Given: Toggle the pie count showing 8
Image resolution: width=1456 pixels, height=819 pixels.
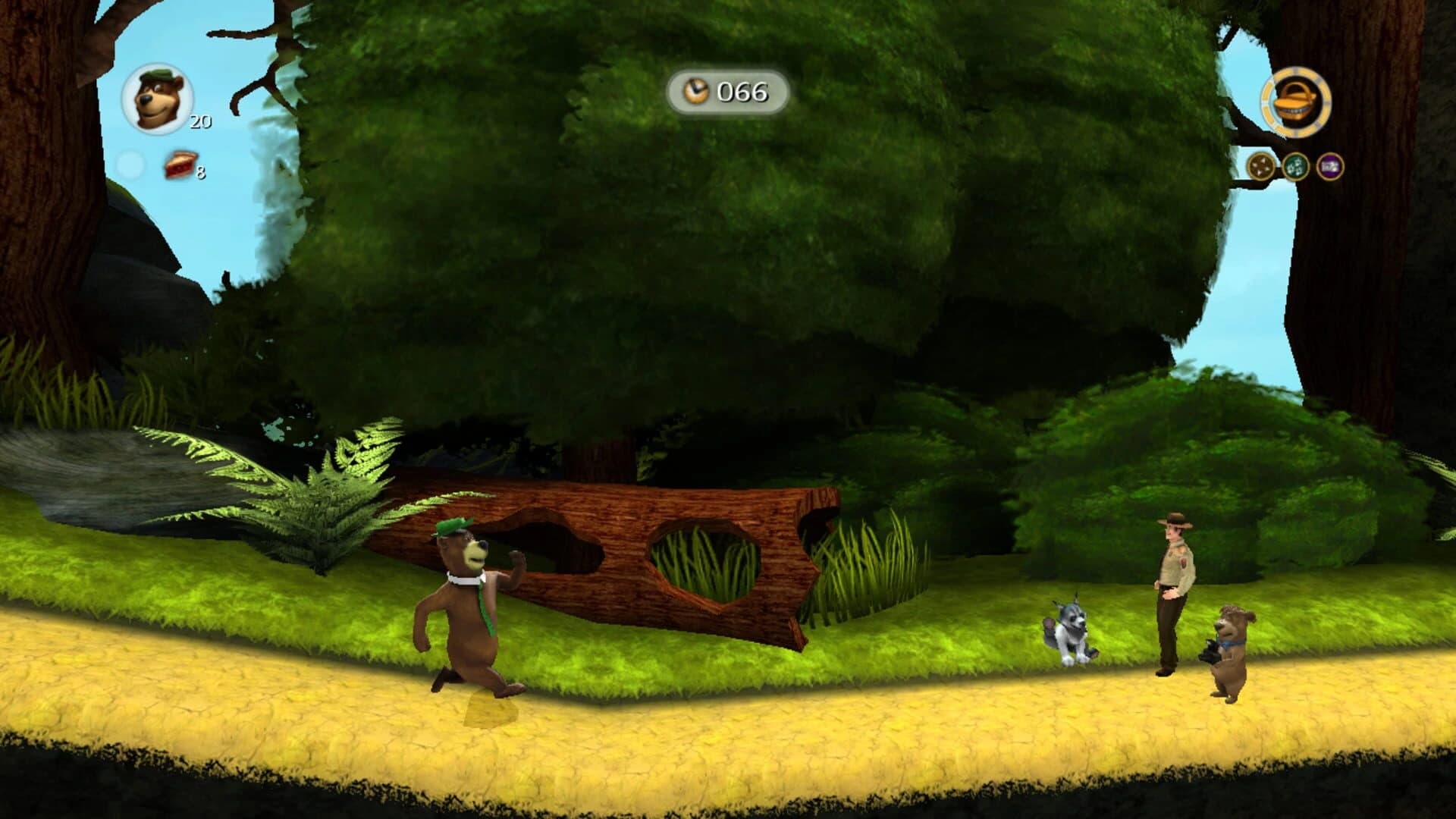Looking at the screenshot, I should tap(200, 173).
